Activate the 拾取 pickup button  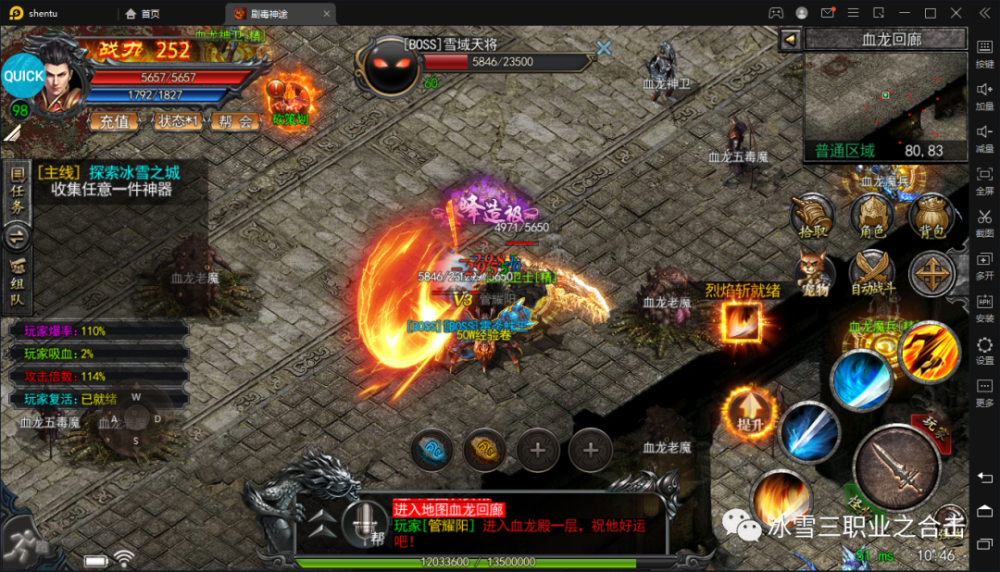coord(812,215)
